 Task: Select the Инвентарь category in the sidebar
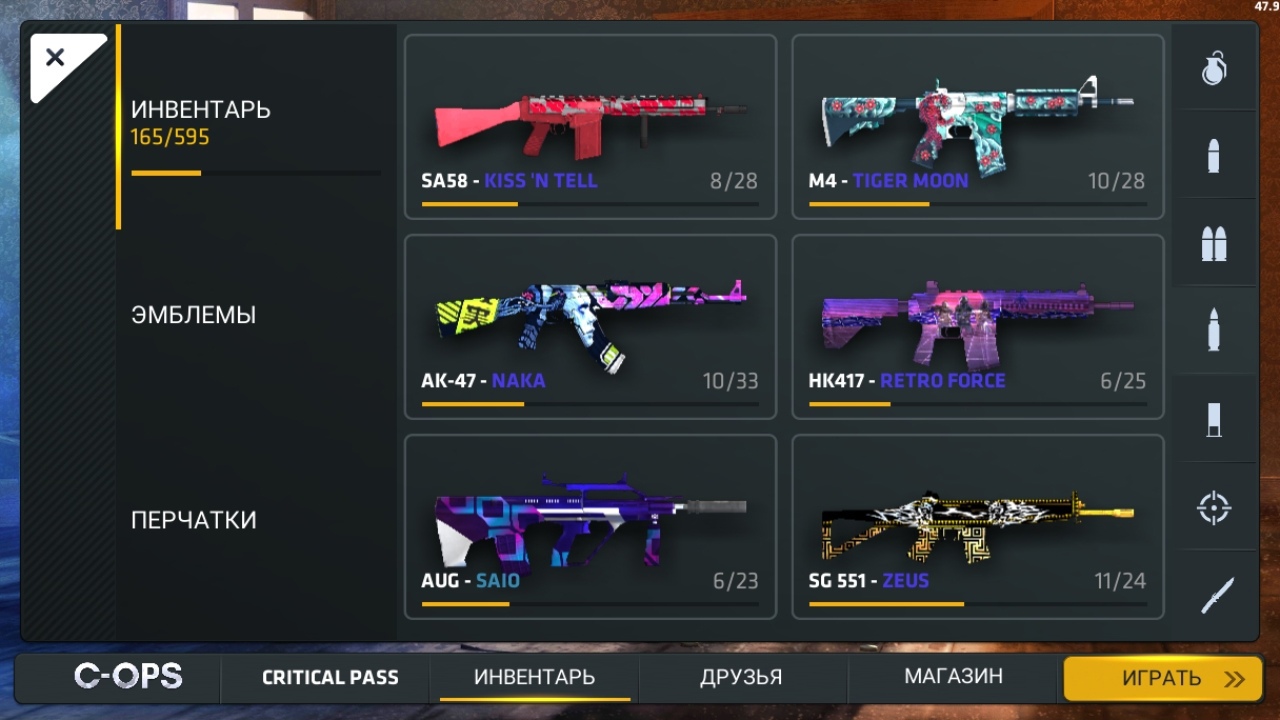tap(201, 122)
